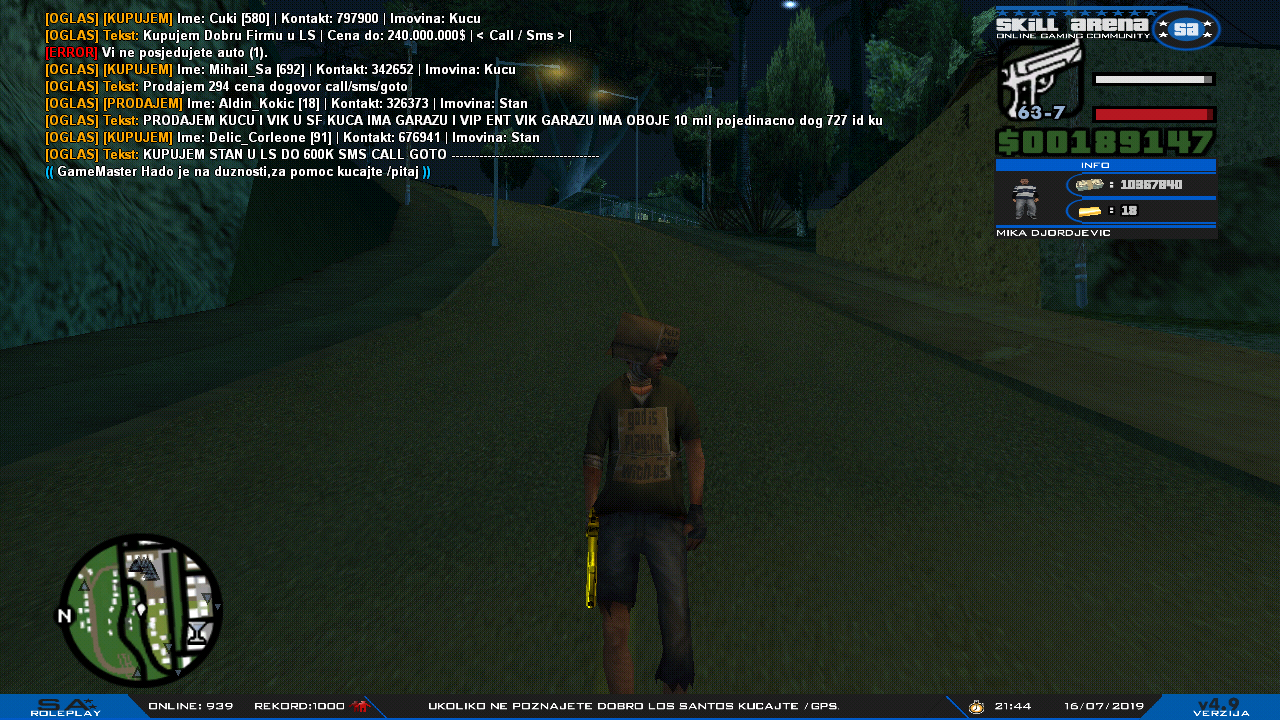Click the Skill Arena community logo

pyautogui.click(x=1107, y=28)
